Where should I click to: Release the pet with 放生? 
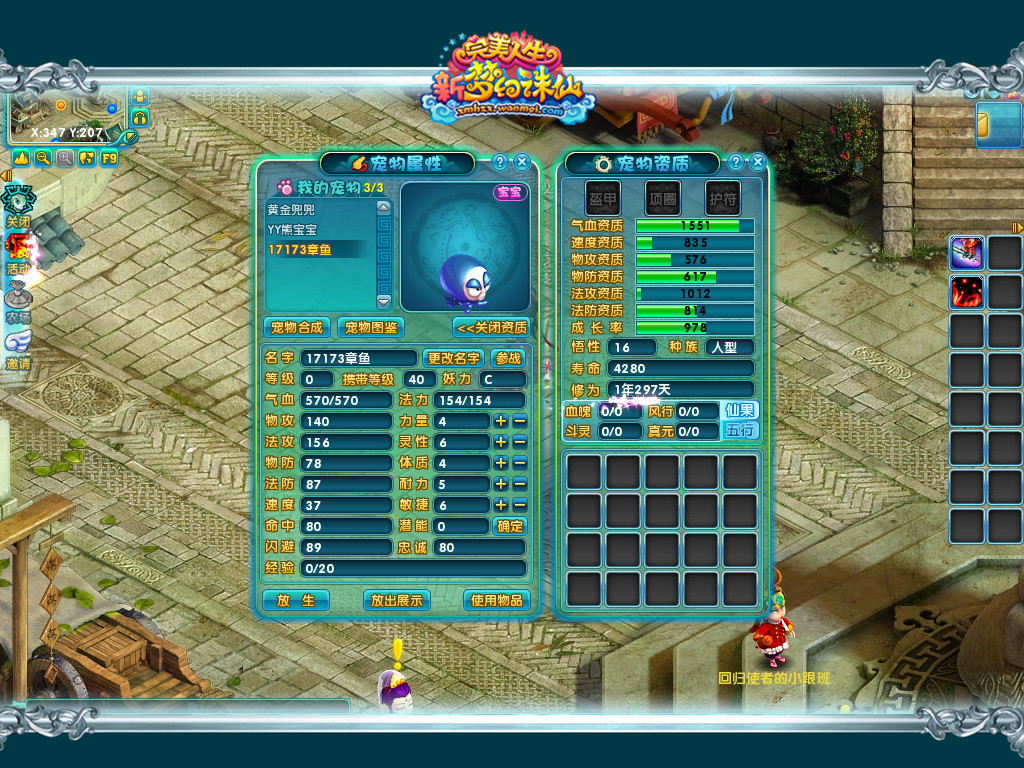295,600
